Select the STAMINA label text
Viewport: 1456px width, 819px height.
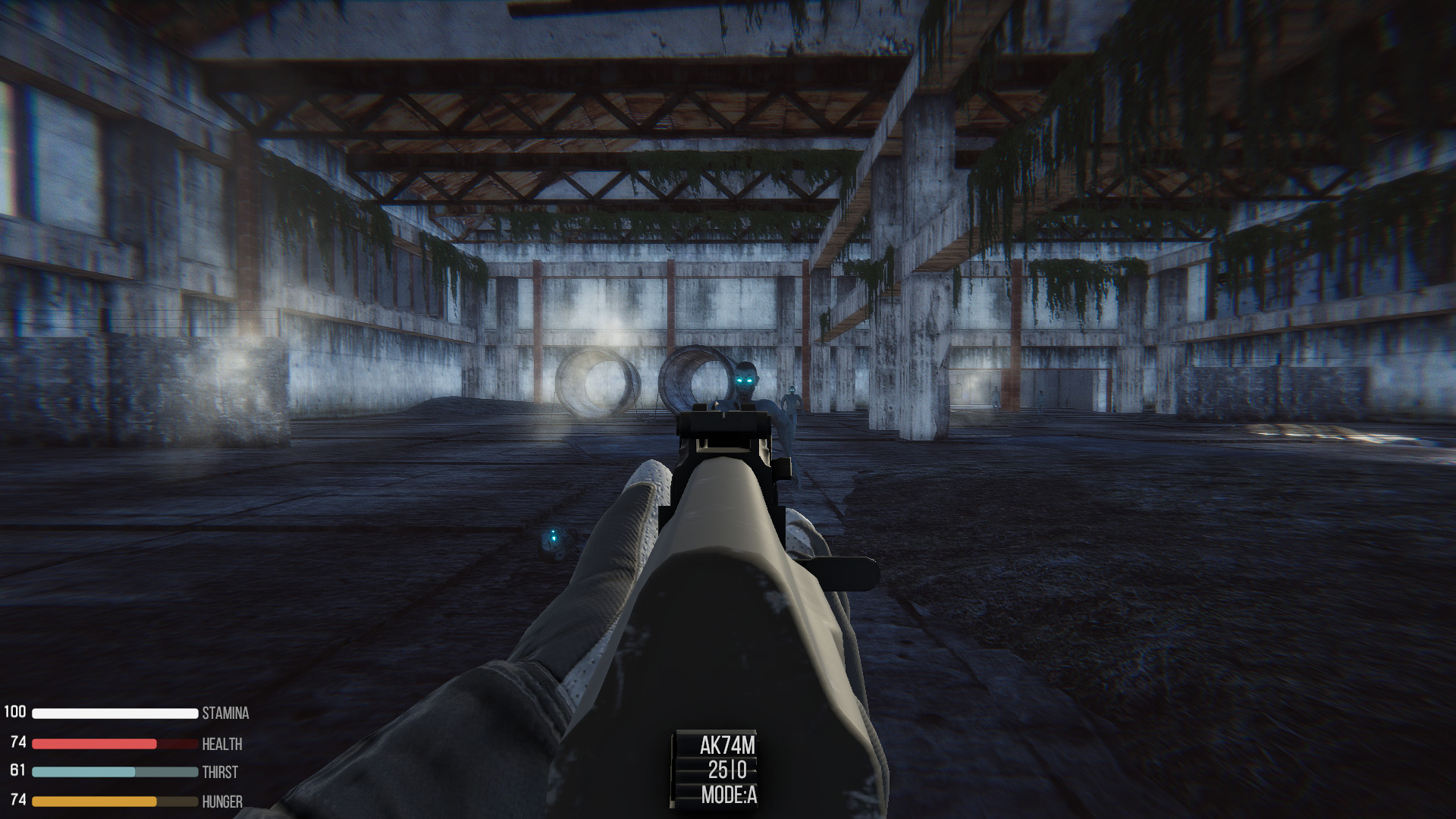(225, 713)
